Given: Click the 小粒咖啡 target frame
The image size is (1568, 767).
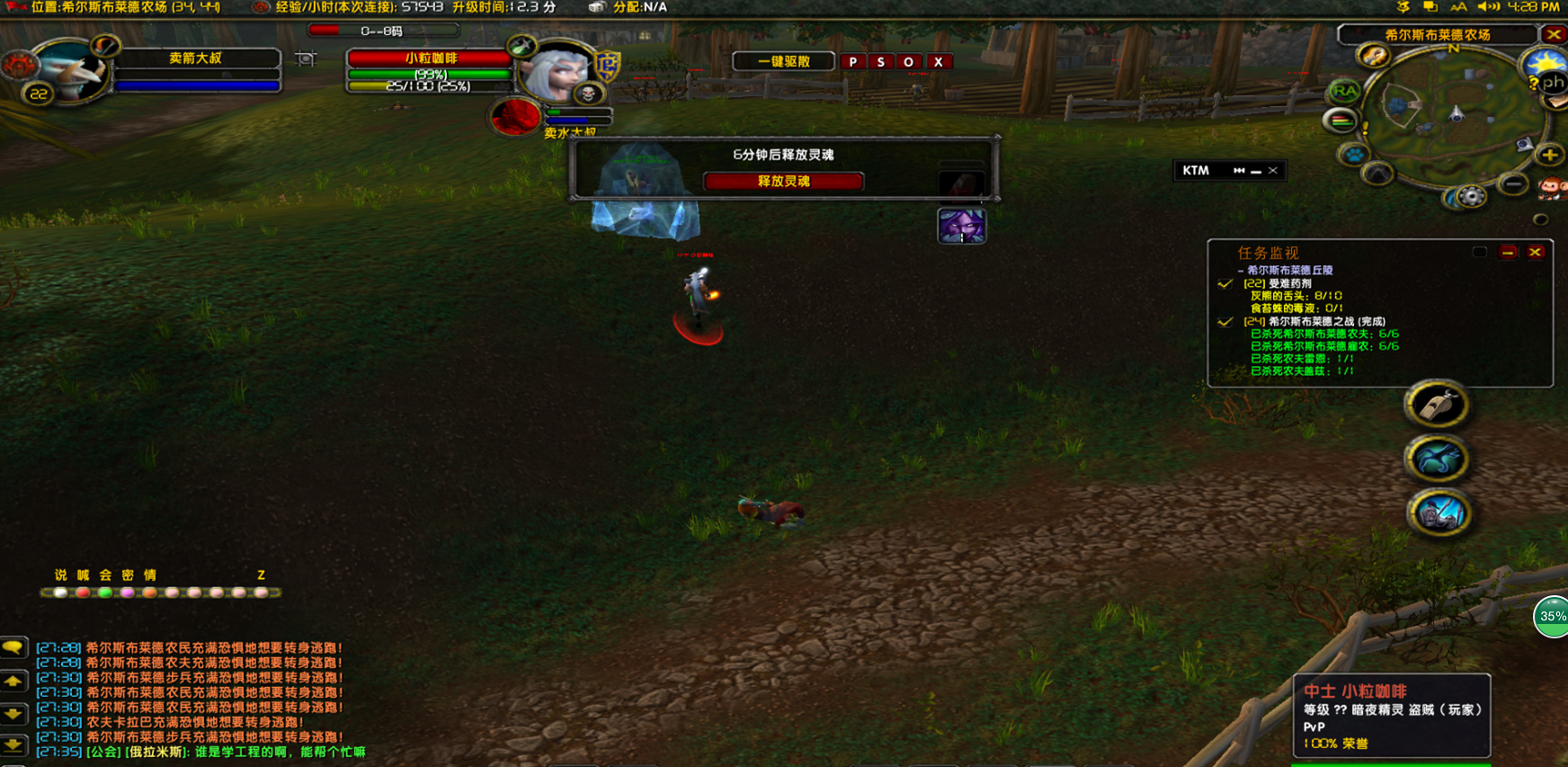Looking at the screenshot, I should pyautogui.click(x=430, y=58).
